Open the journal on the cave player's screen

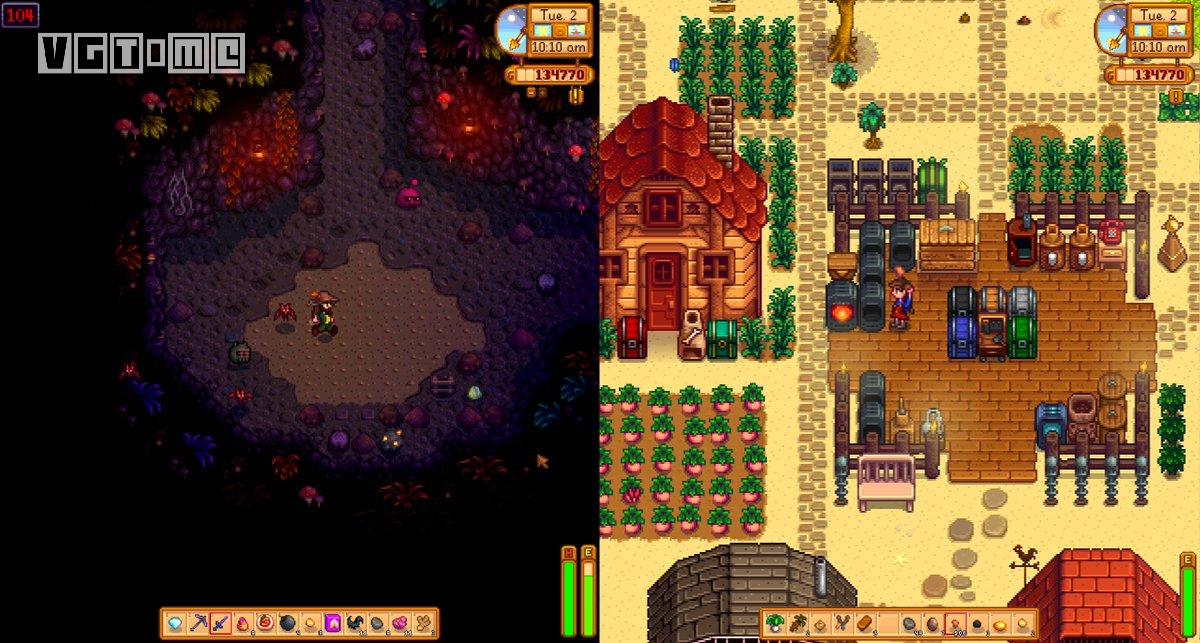pos(577,96)
